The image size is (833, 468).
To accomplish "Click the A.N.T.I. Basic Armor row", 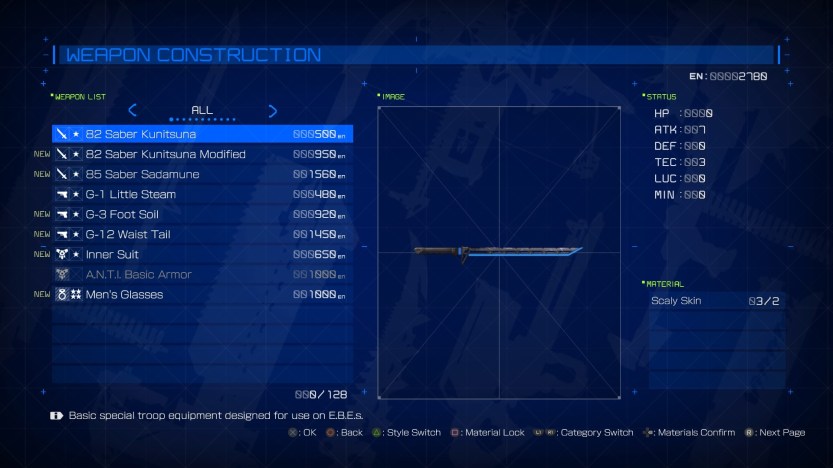I will click(202, 274).
